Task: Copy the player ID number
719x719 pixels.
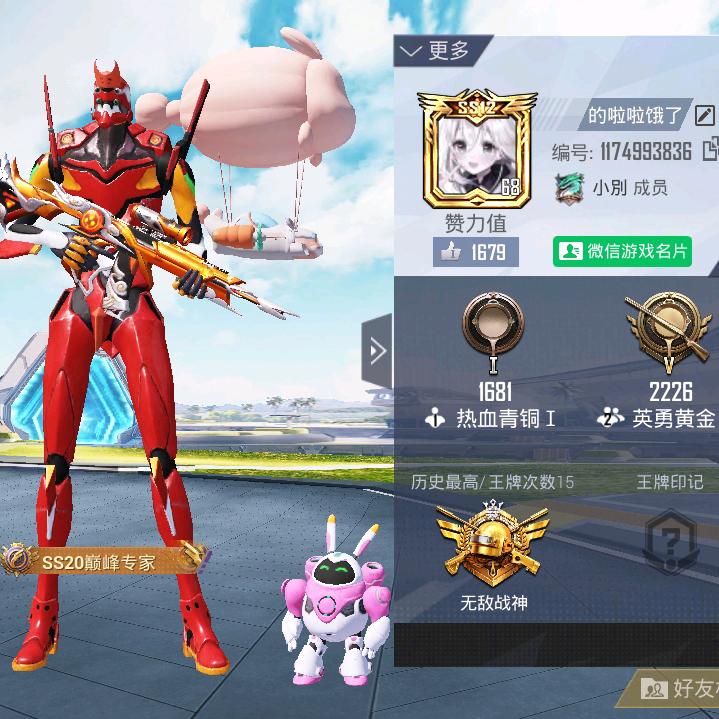Action: point(711,151)
